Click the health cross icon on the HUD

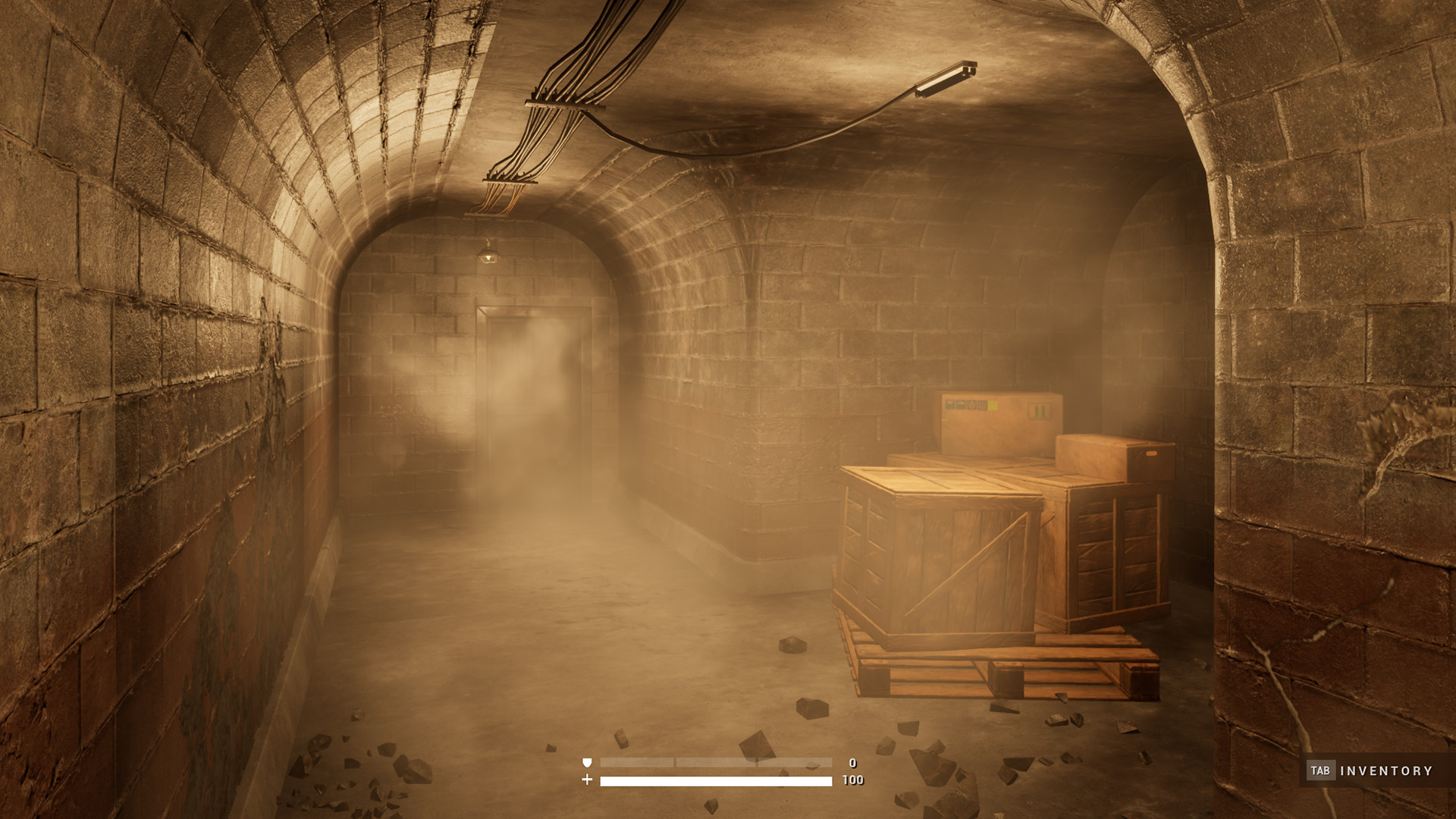coord(587,780)
